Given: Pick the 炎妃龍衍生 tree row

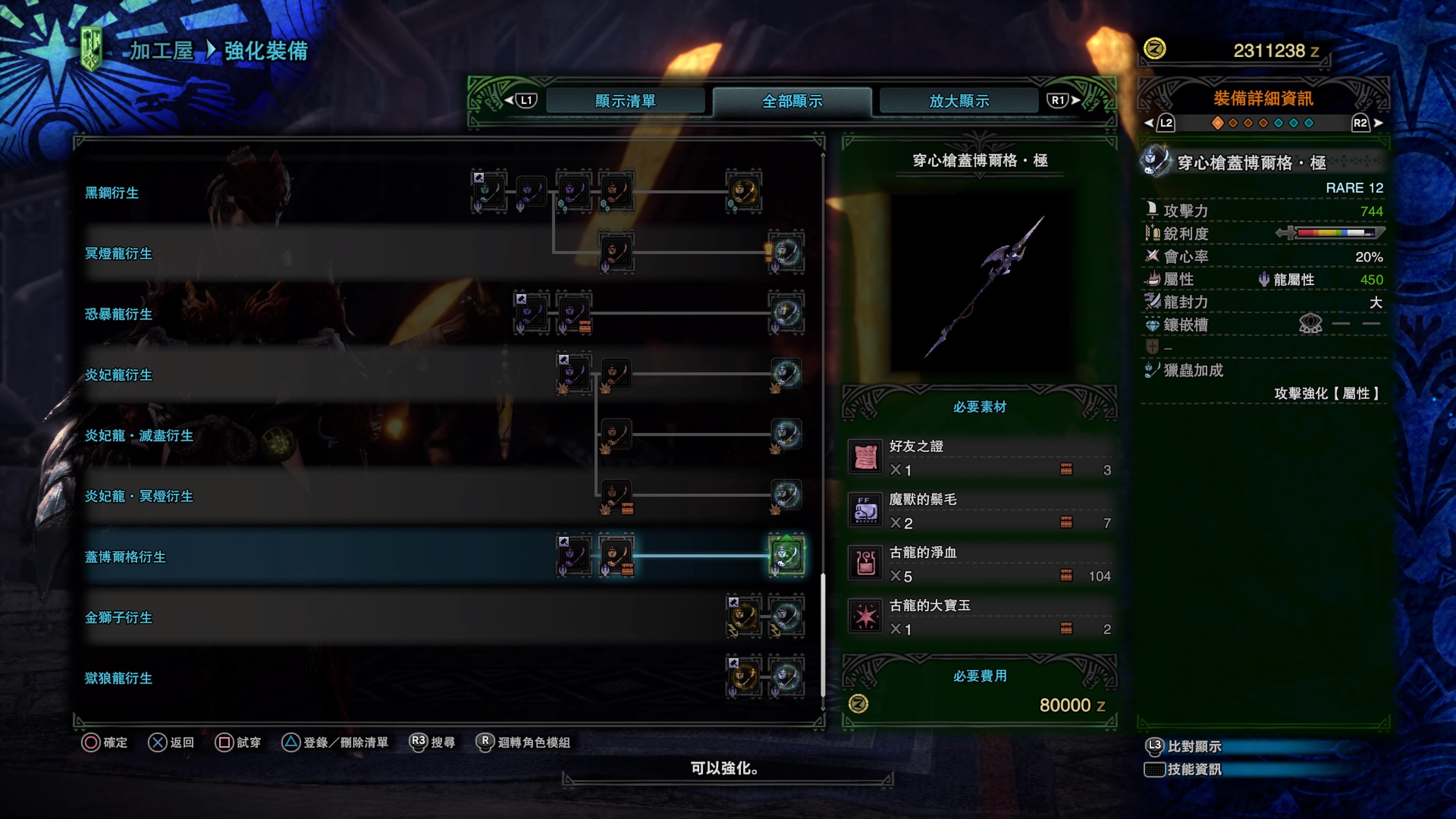Looking at the screenshot, I should (x=118, y=375).
